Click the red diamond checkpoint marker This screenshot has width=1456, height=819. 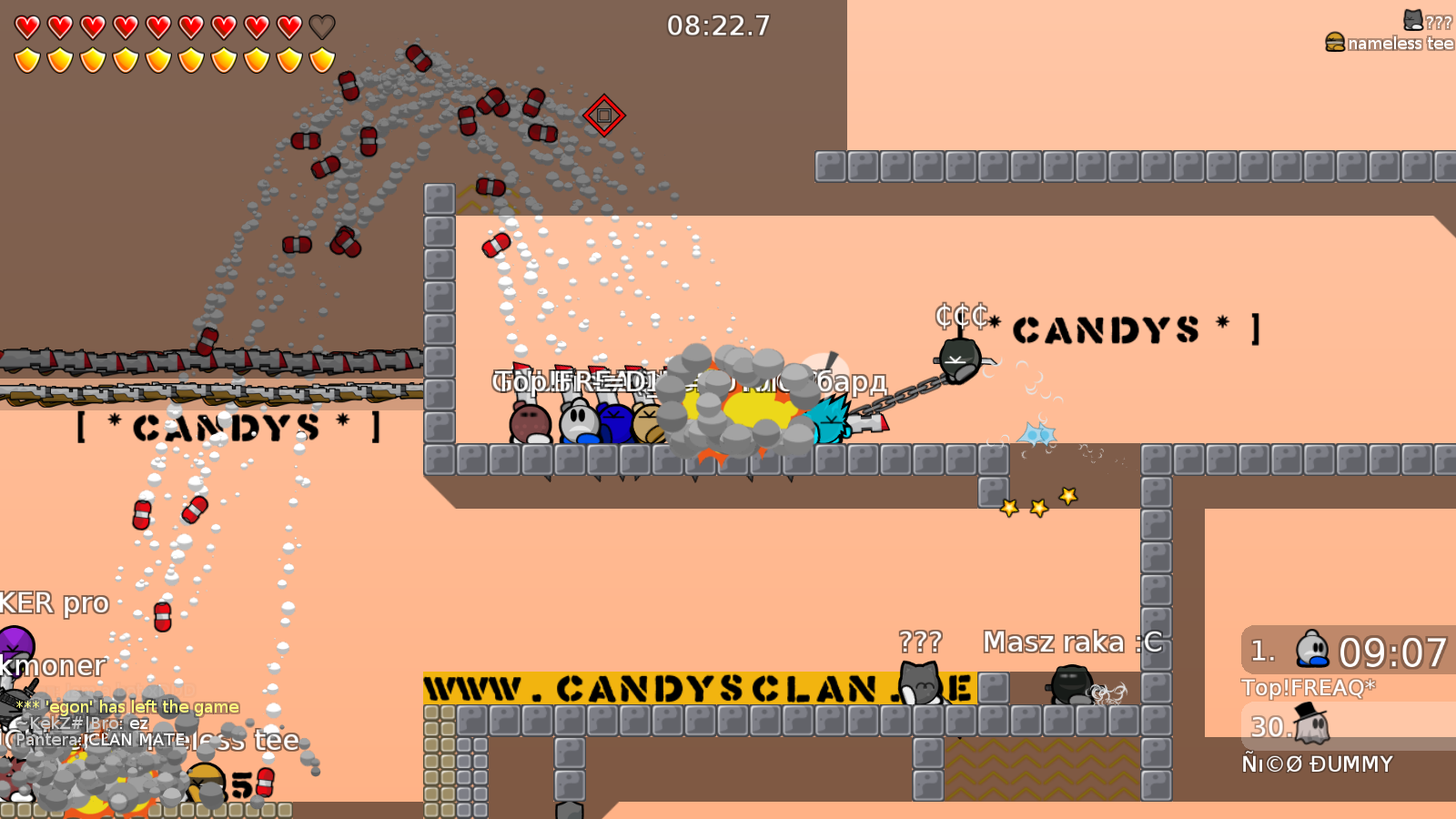pyautogui.click(x=603, y=116)
